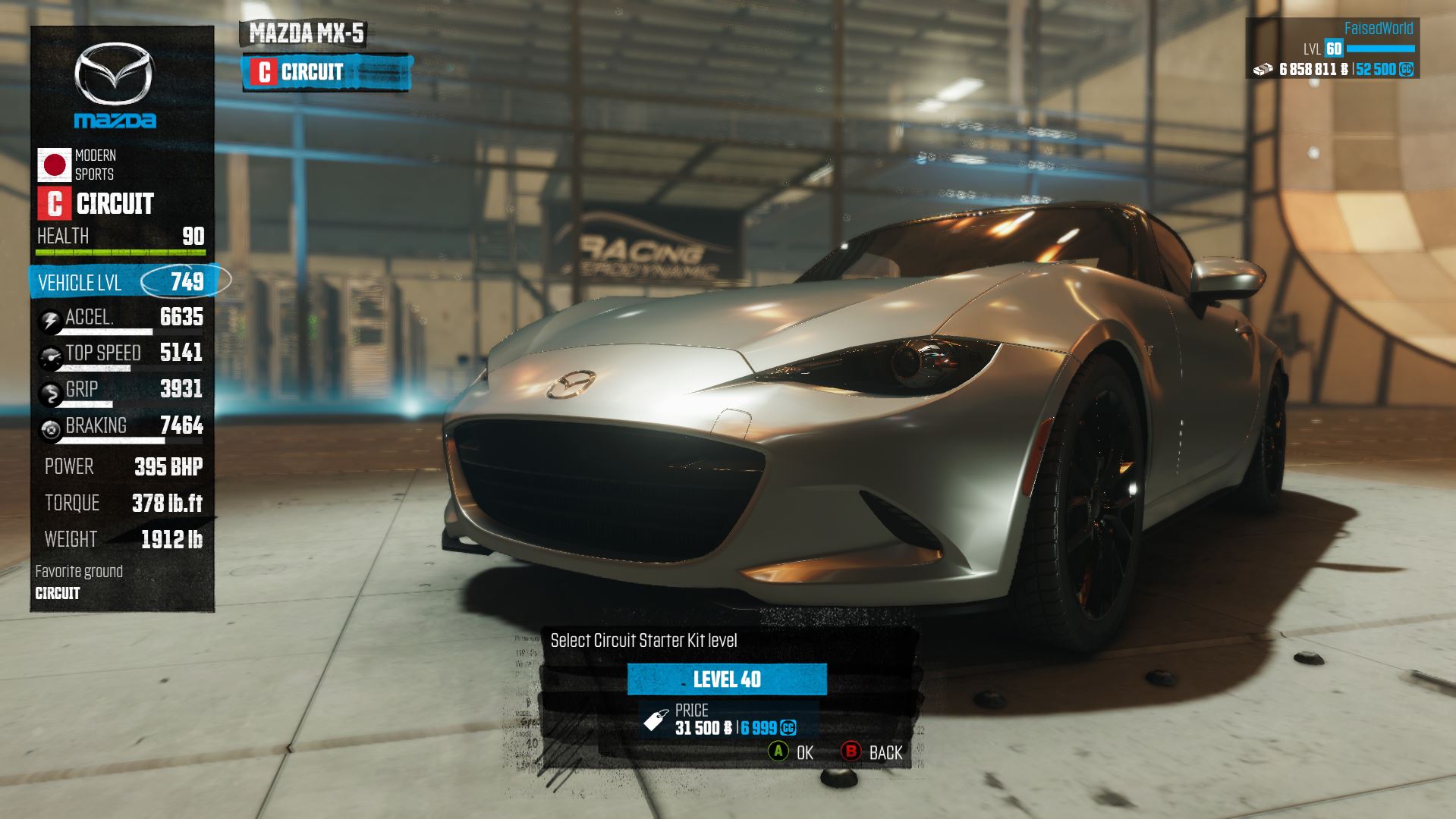Open the LEVEL 40 starter kit selector
This screenshot has width=1456, height=819.
pyautogui.click(x=728, y=680)
